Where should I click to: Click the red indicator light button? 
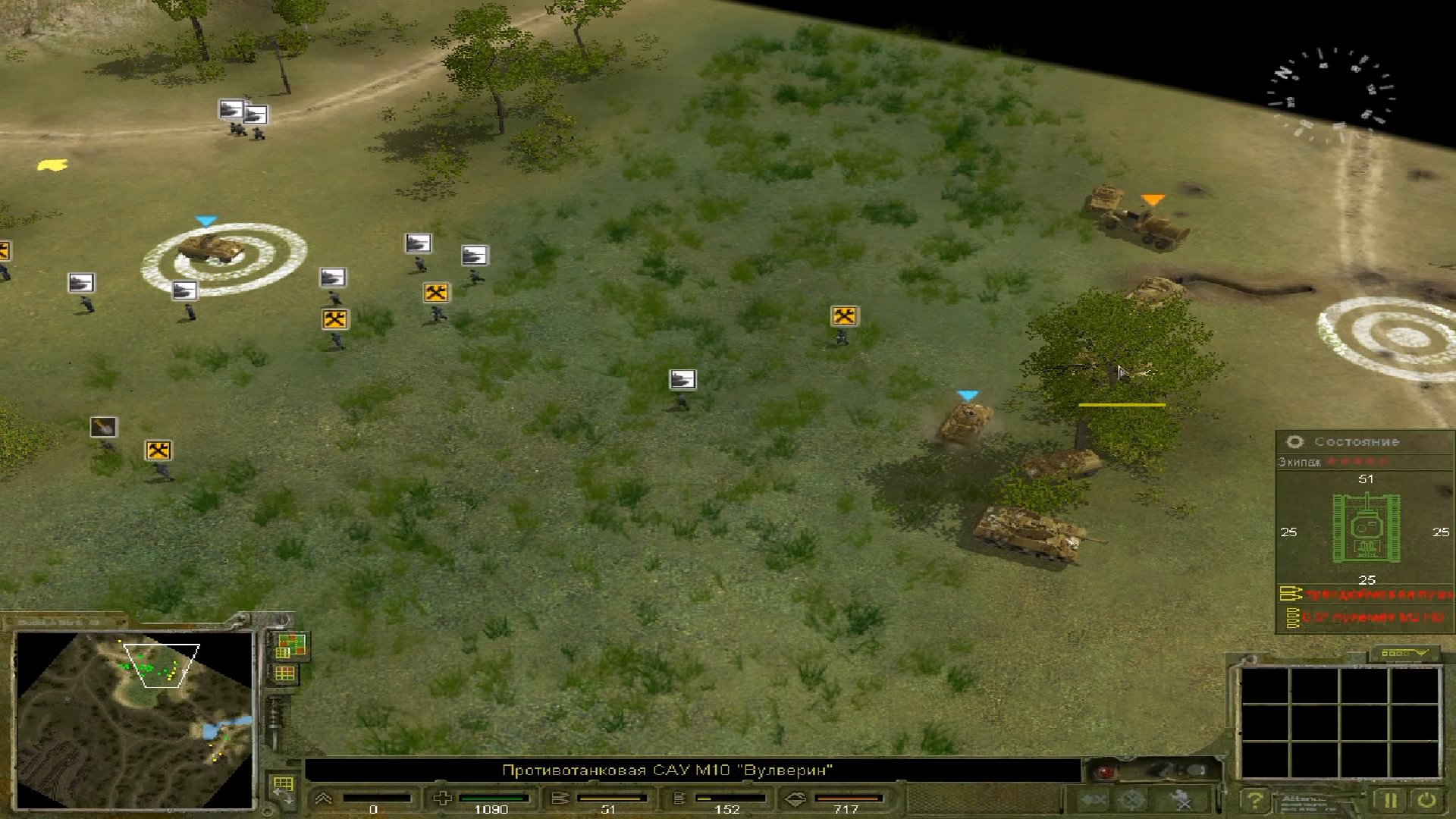(x=1106, y=772)
